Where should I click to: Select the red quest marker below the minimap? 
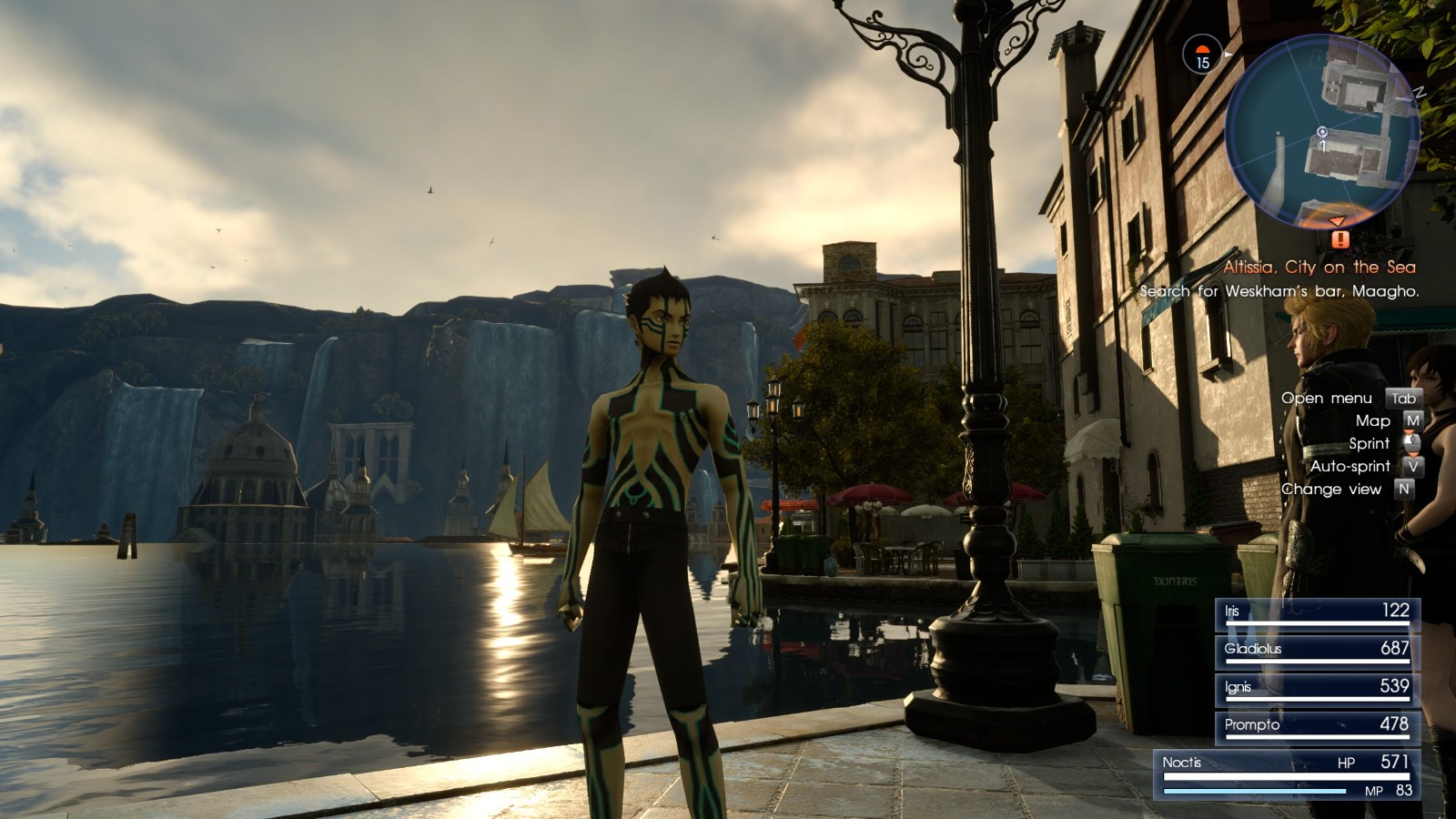pyautogui.click(x=1340, y=239)
